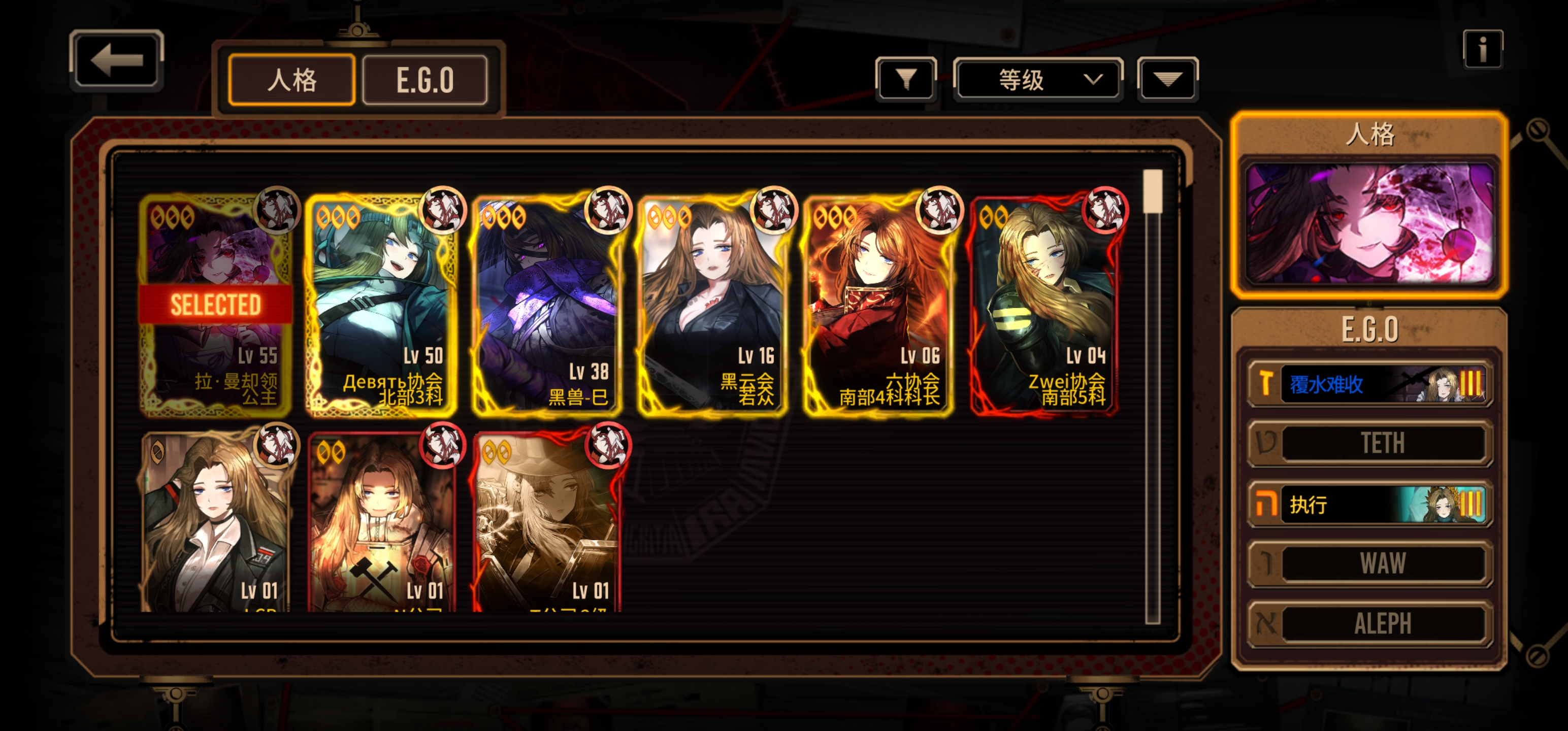Select the empty WAW E.G.O slot
This screenshot has height=731, width=1568.
click(1369, 563)
